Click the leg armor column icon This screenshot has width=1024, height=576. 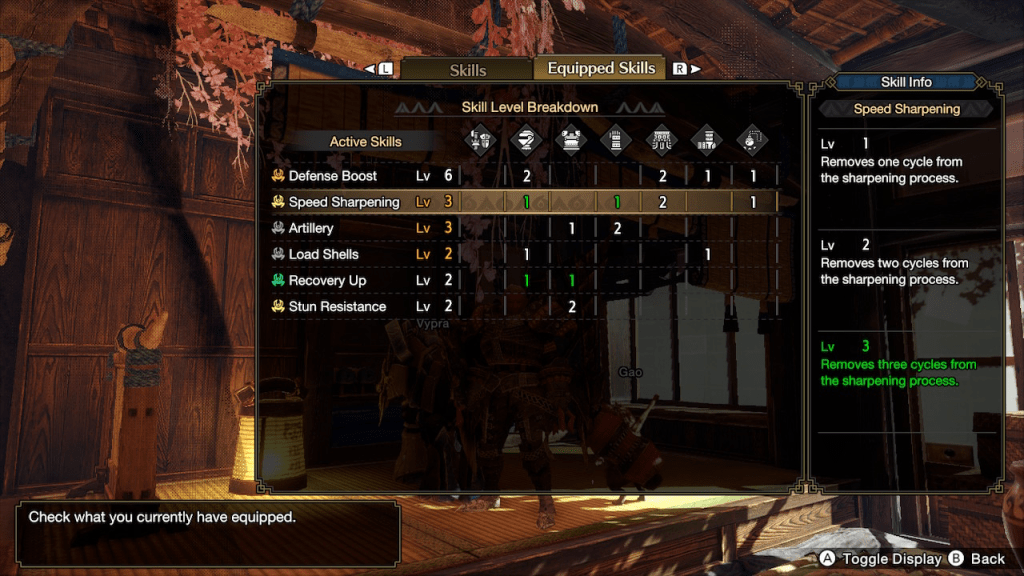click(x=707, y=140)
